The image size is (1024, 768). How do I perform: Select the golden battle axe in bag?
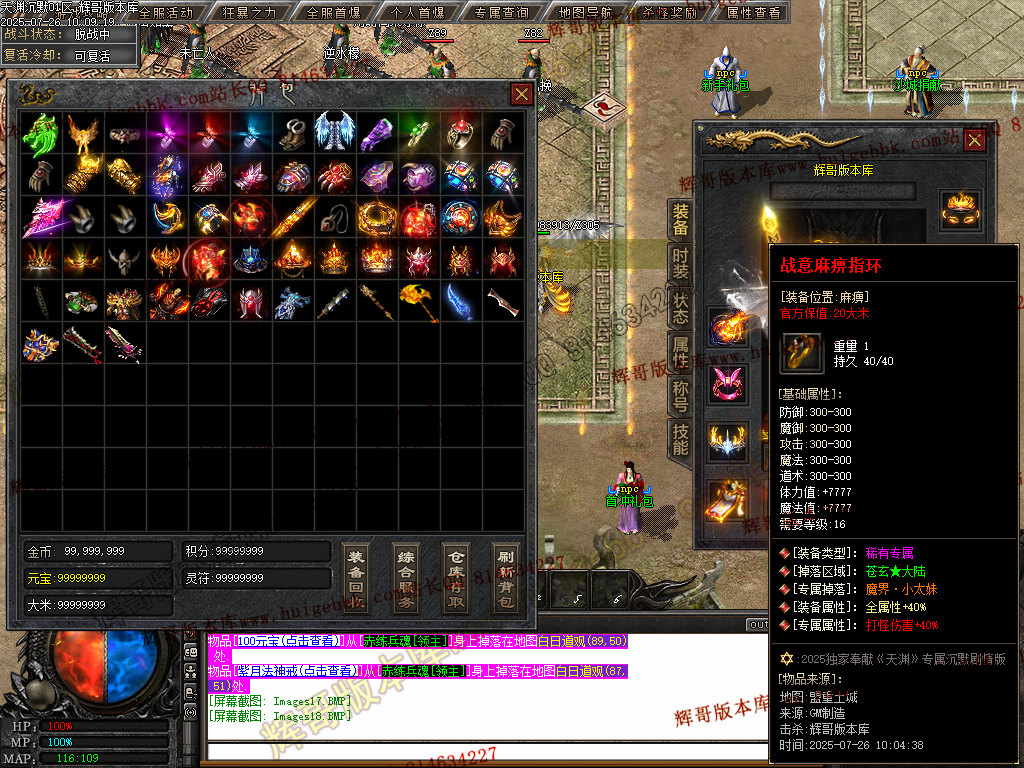(x=419, y=301)
